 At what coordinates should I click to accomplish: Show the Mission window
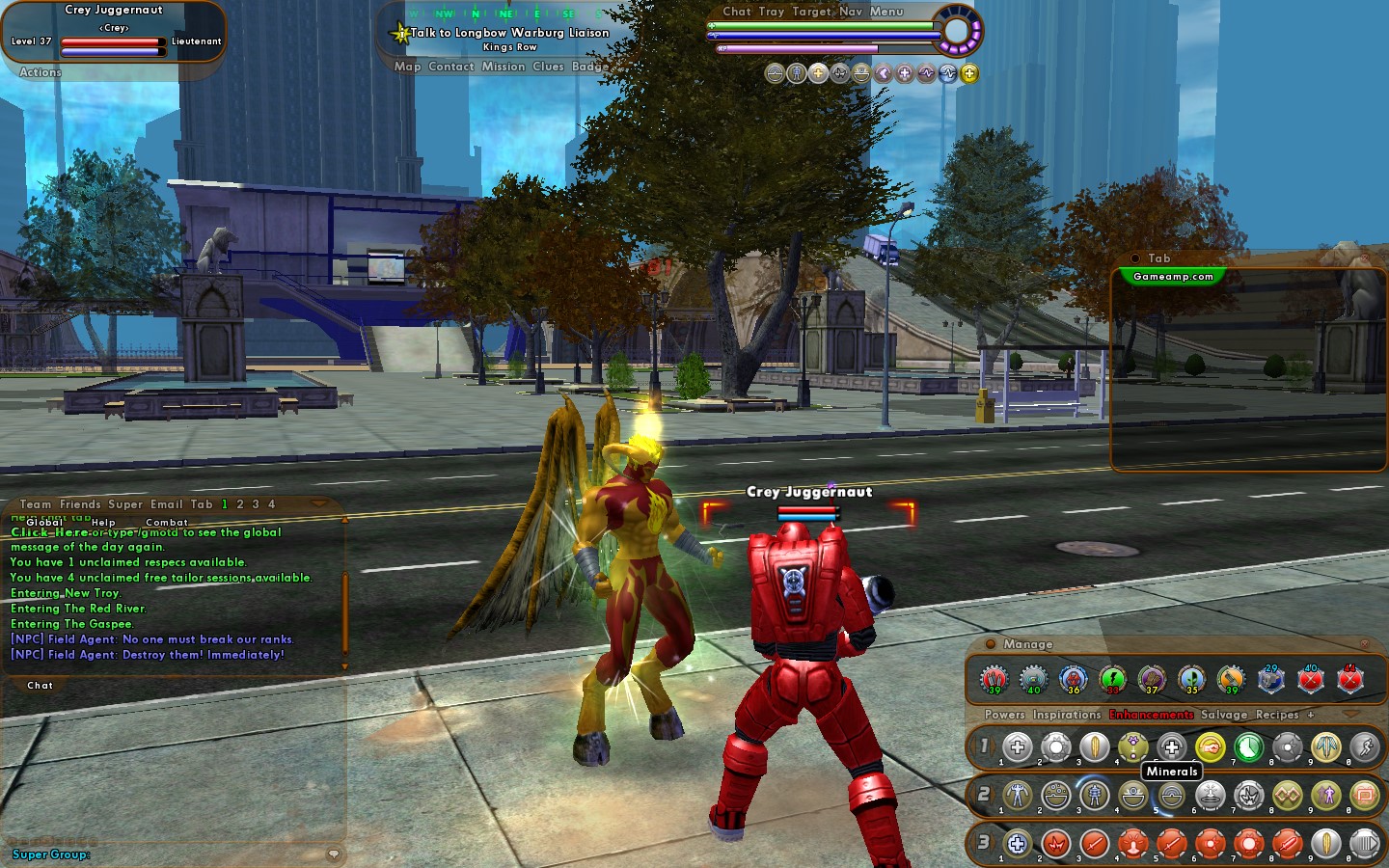[504, 67]
